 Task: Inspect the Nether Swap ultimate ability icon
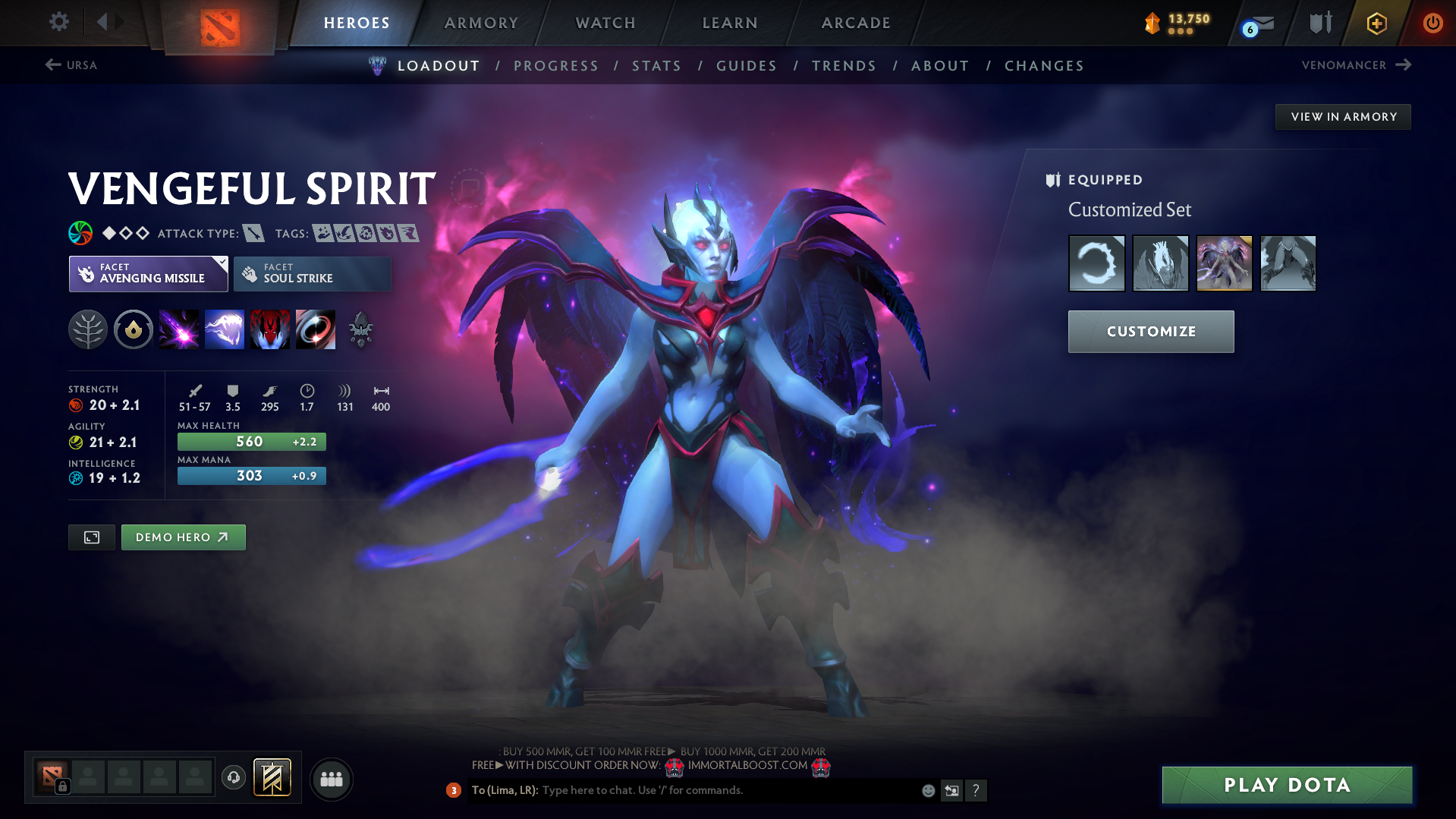[x=316, y=329]
